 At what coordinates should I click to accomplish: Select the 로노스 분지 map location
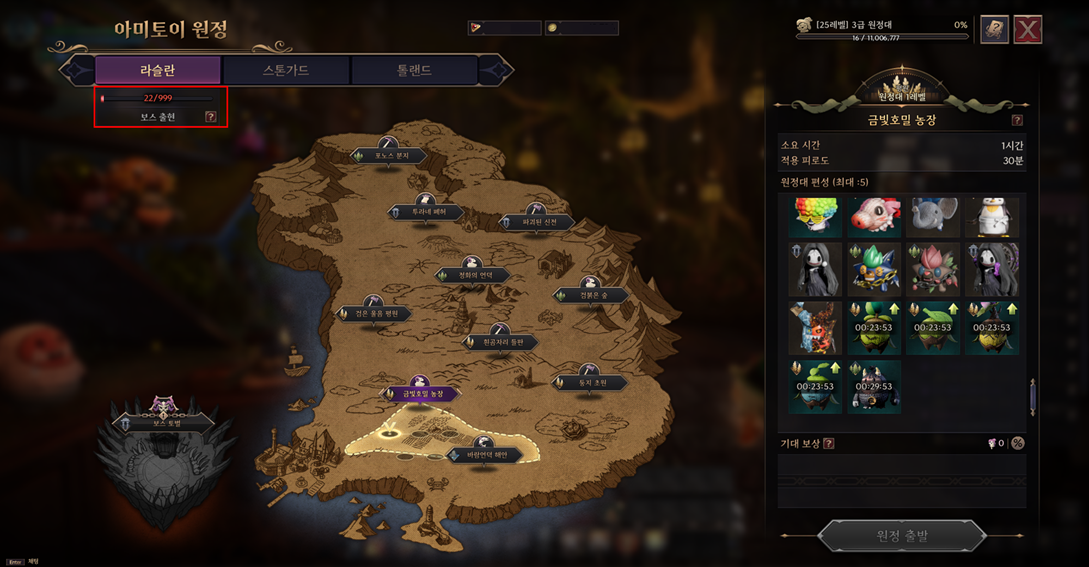point(388,156)
